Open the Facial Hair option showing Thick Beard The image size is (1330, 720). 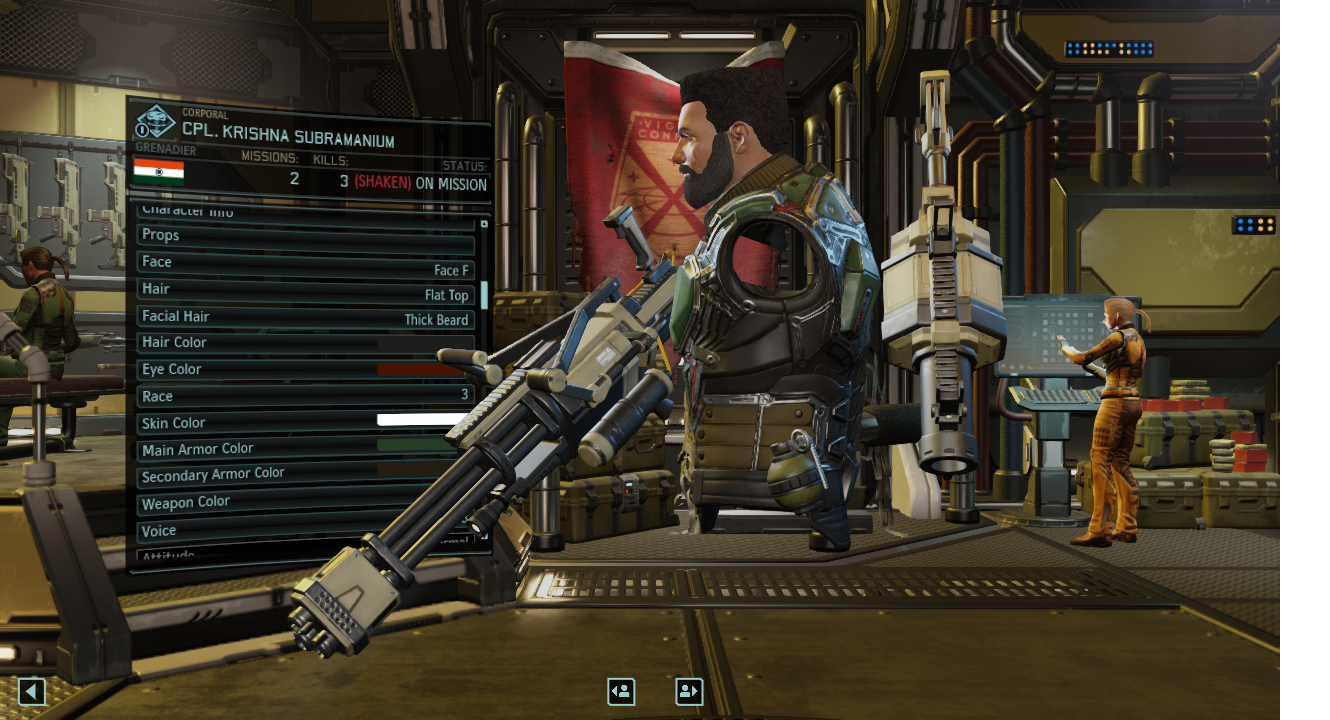click(300, 316)
